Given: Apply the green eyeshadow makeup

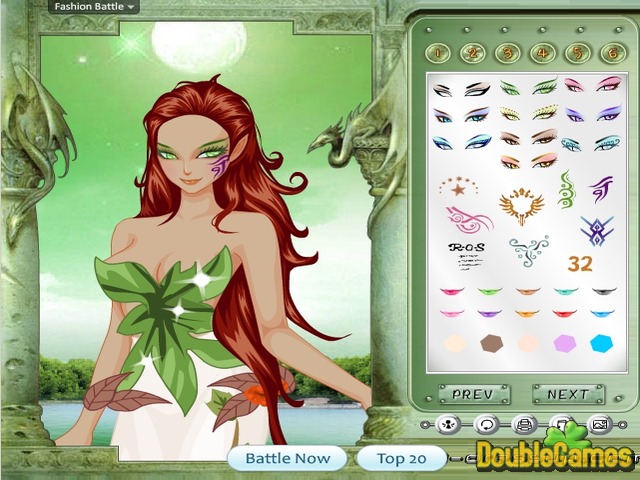Looking at the screenshot, I should 545,85.
